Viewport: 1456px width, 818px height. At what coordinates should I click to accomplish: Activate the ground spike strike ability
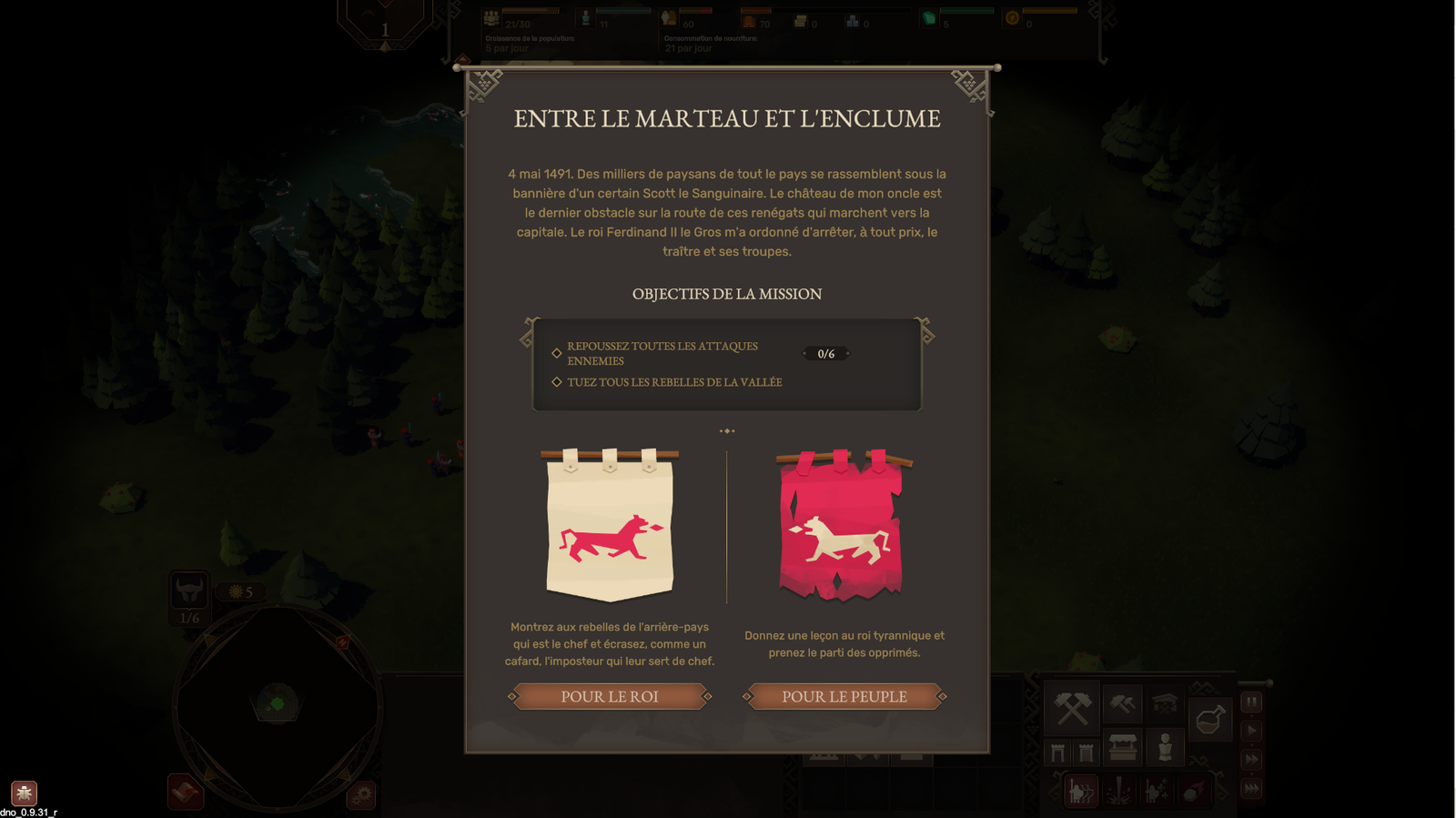pos(1119,792)
